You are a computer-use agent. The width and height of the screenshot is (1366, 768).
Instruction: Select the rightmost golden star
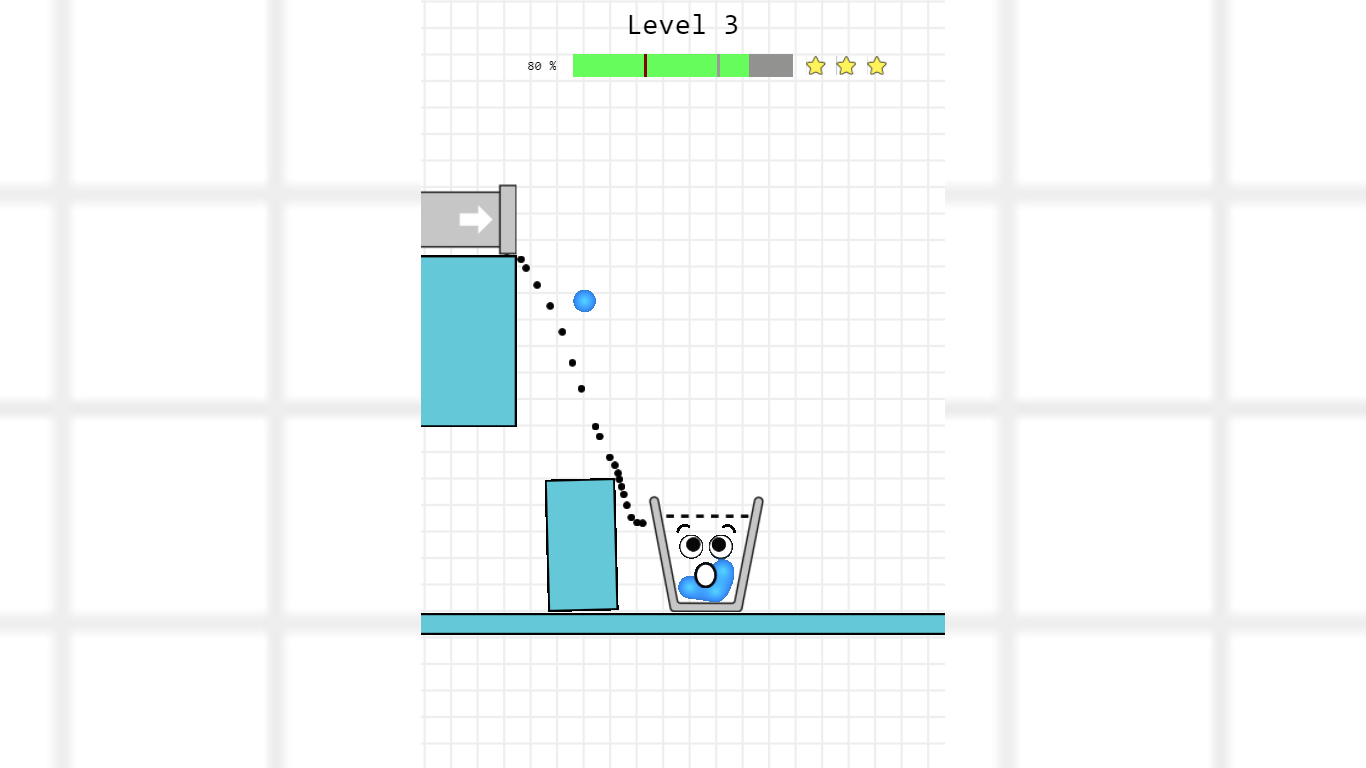[877, 65]
